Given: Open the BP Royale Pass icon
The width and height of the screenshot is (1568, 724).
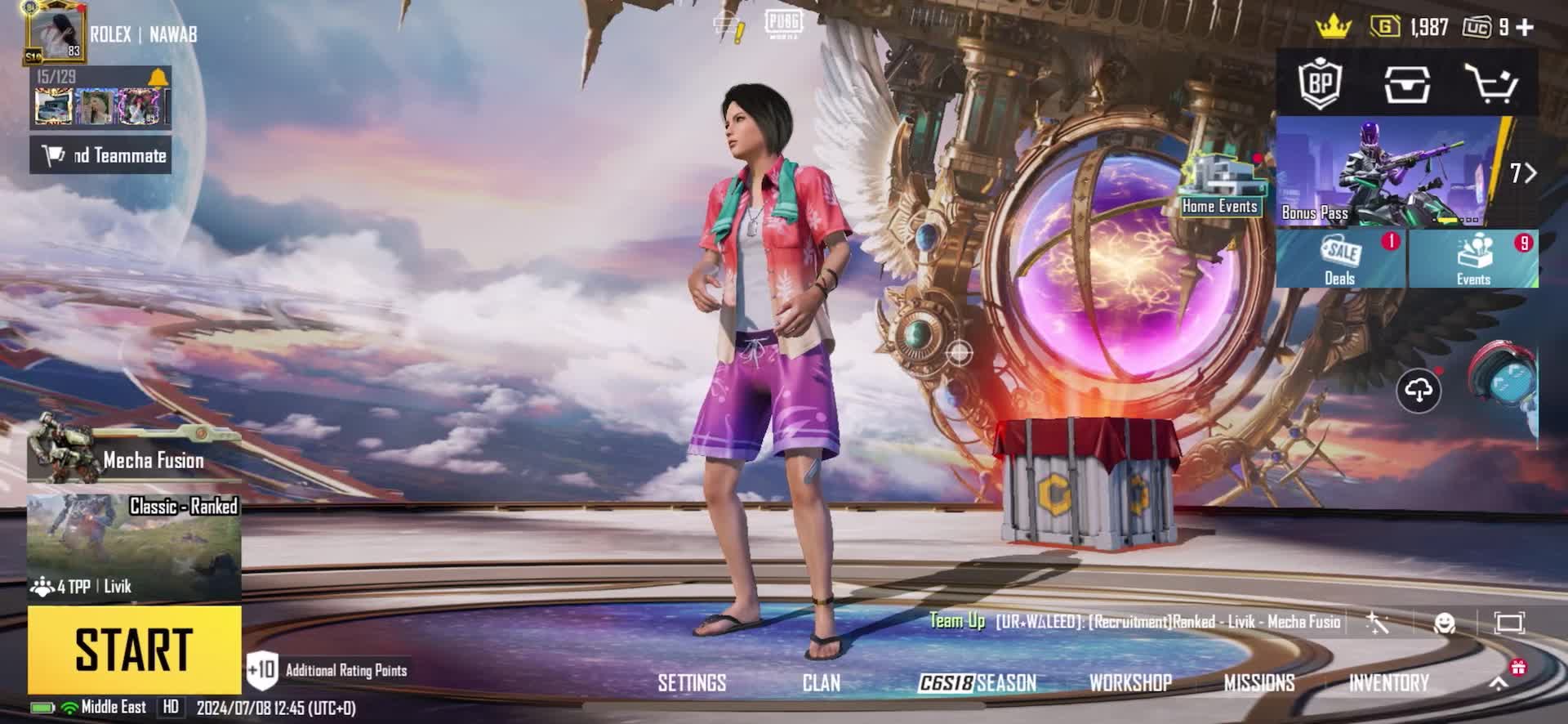Looking at the screenshot, I should [x=1321, y=83].
